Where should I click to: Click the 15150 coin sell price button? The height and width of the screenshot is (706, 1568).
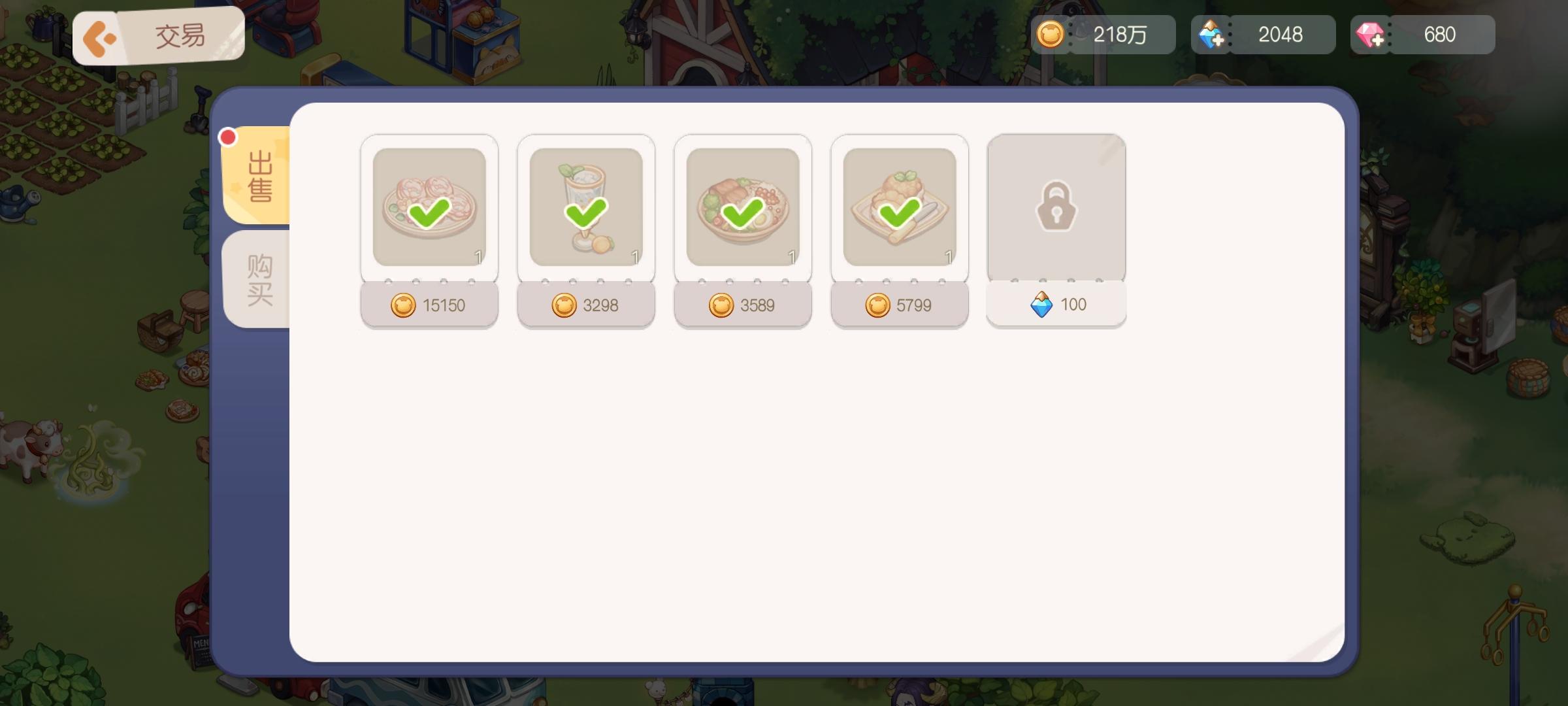[x=429, y=304]
